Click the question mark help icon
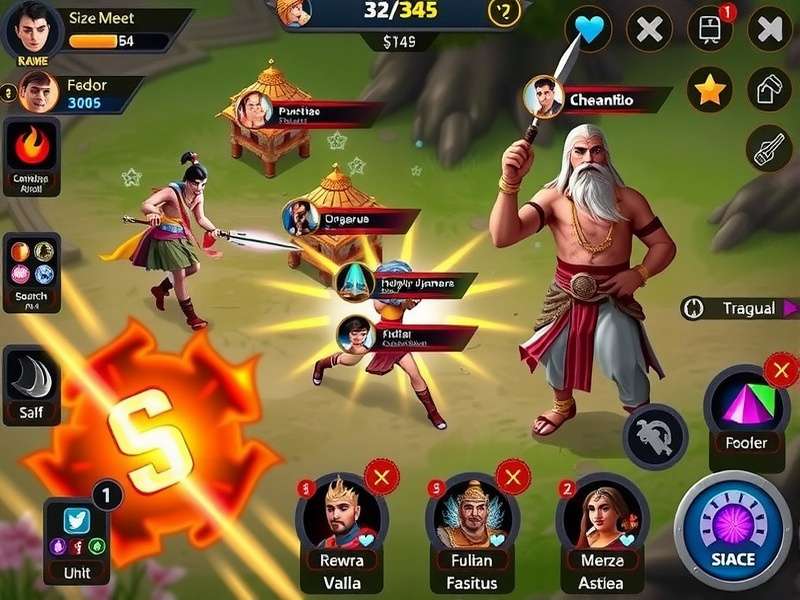Screen dimensions: 800x600 click(x=504, y=12)
